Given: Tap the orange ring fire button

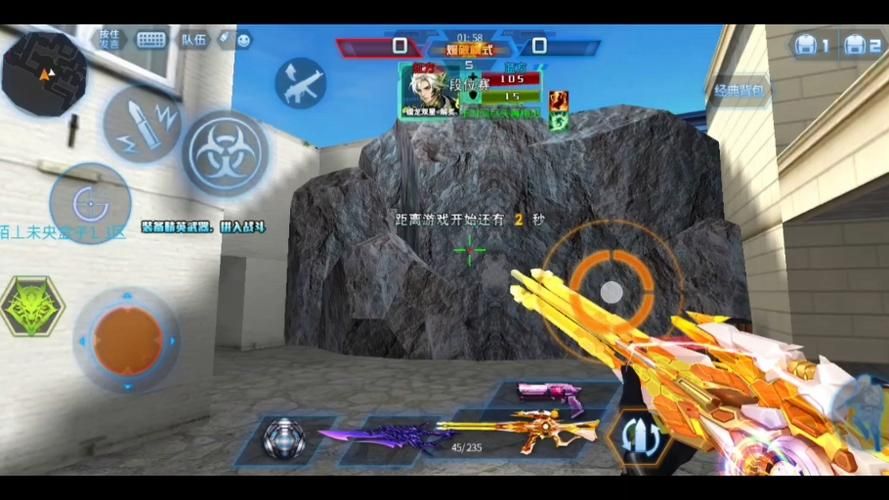Looking at the screenshot, I should tap(611, 290).
